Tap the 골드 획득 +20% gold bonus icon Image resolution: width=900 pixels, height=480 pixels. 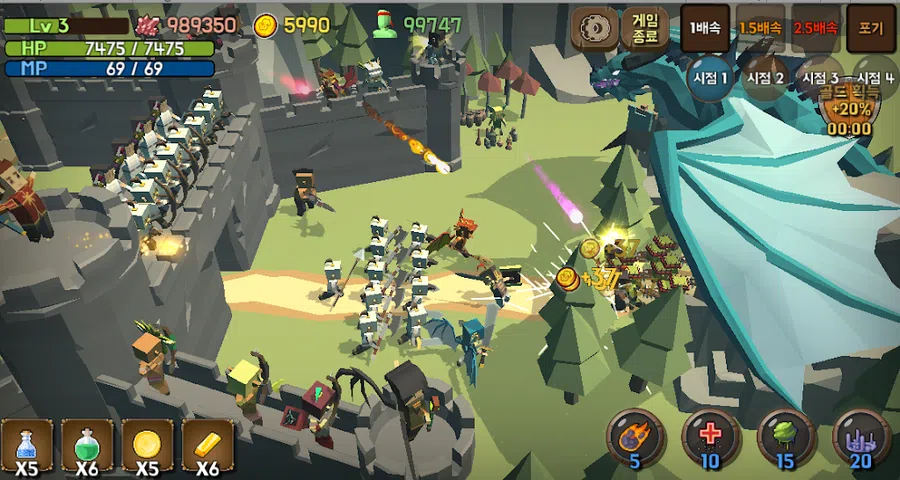tap(849, 108)
